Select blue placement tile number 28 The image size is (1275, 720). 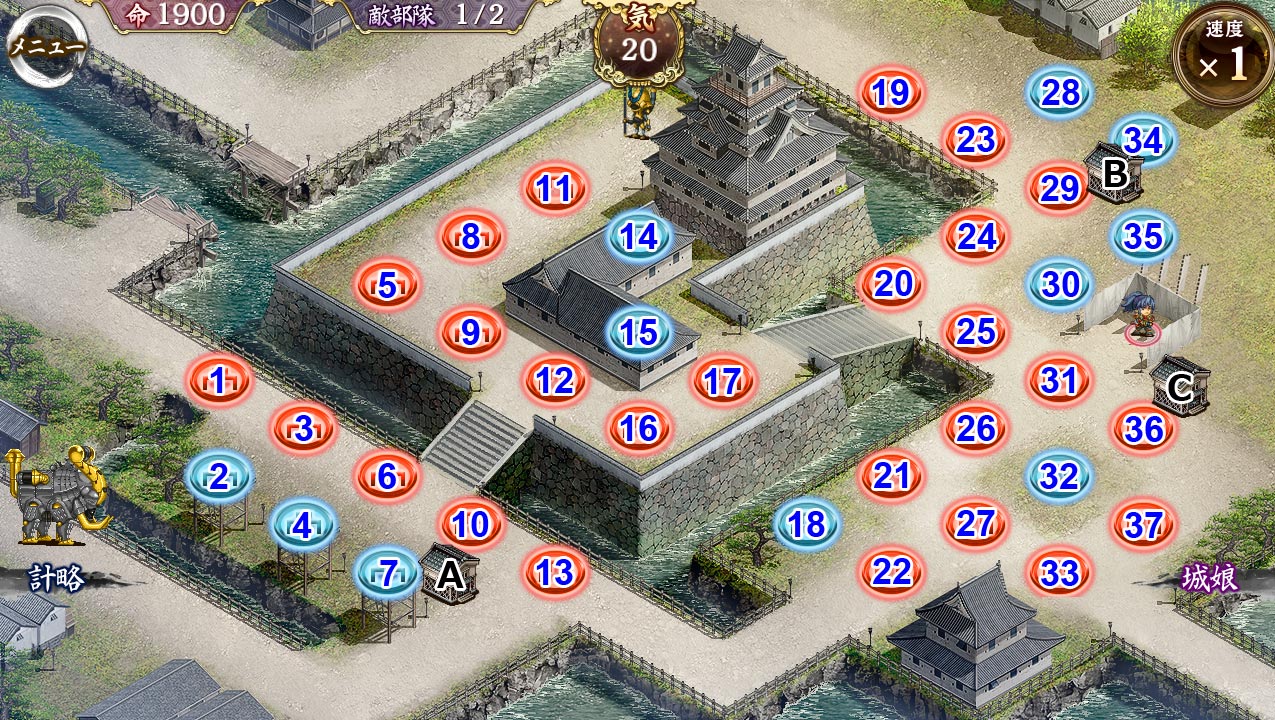click(x=1060, y=93)
